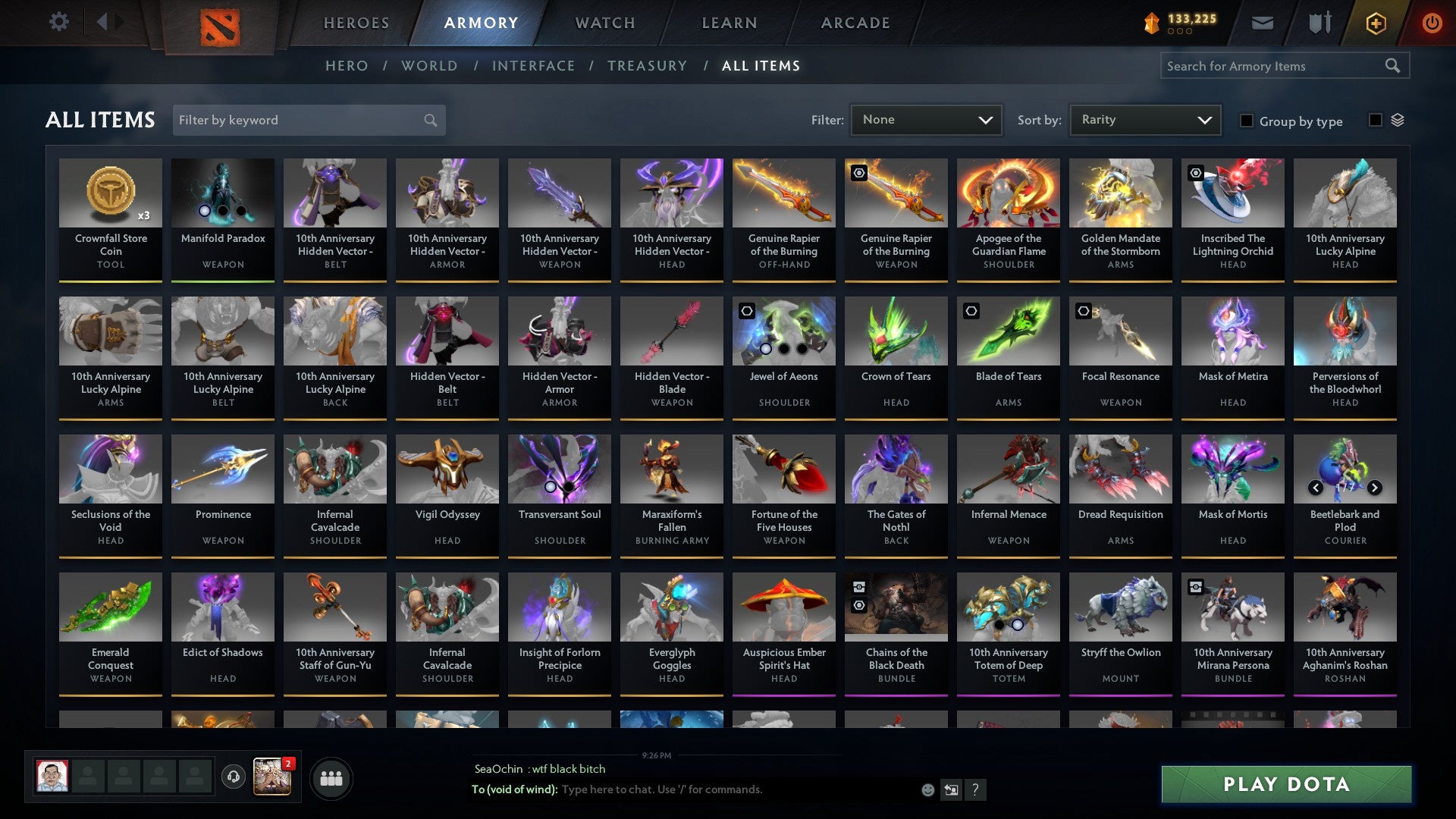
Task: Open the Filter dropdown showing None
Action: coord(927,119)
